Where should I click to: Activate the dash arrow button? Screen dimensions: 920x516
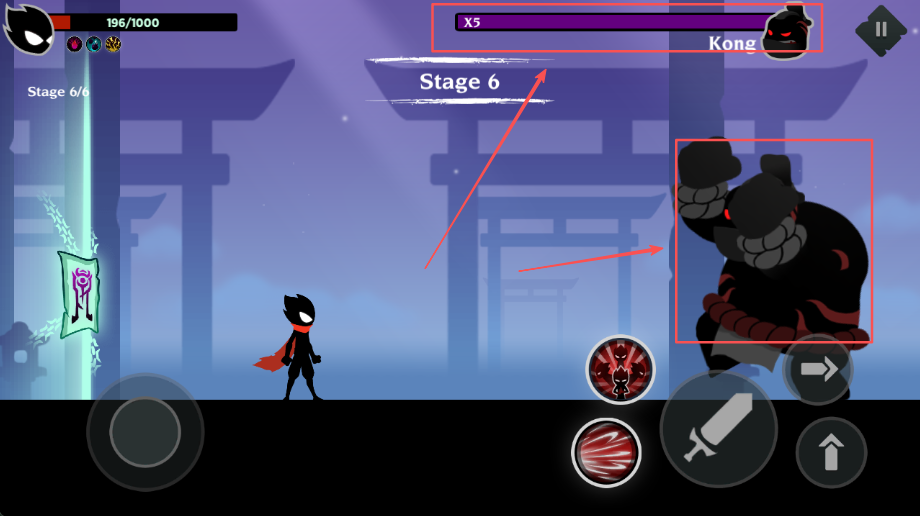819,370
